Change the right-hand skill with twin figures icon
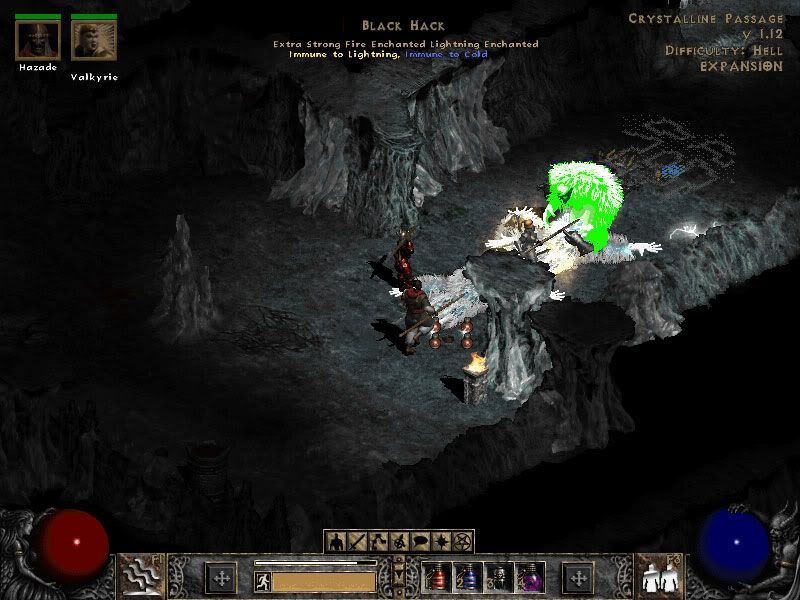 659,577
